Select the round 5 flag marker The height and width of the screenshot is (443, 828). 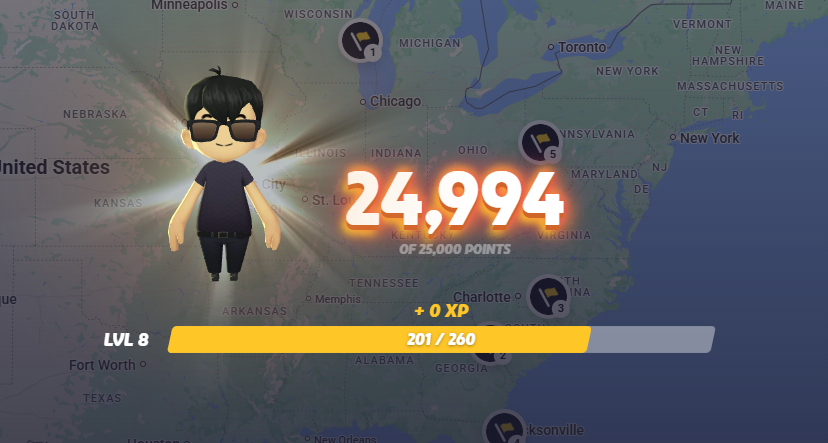[539, 142]
